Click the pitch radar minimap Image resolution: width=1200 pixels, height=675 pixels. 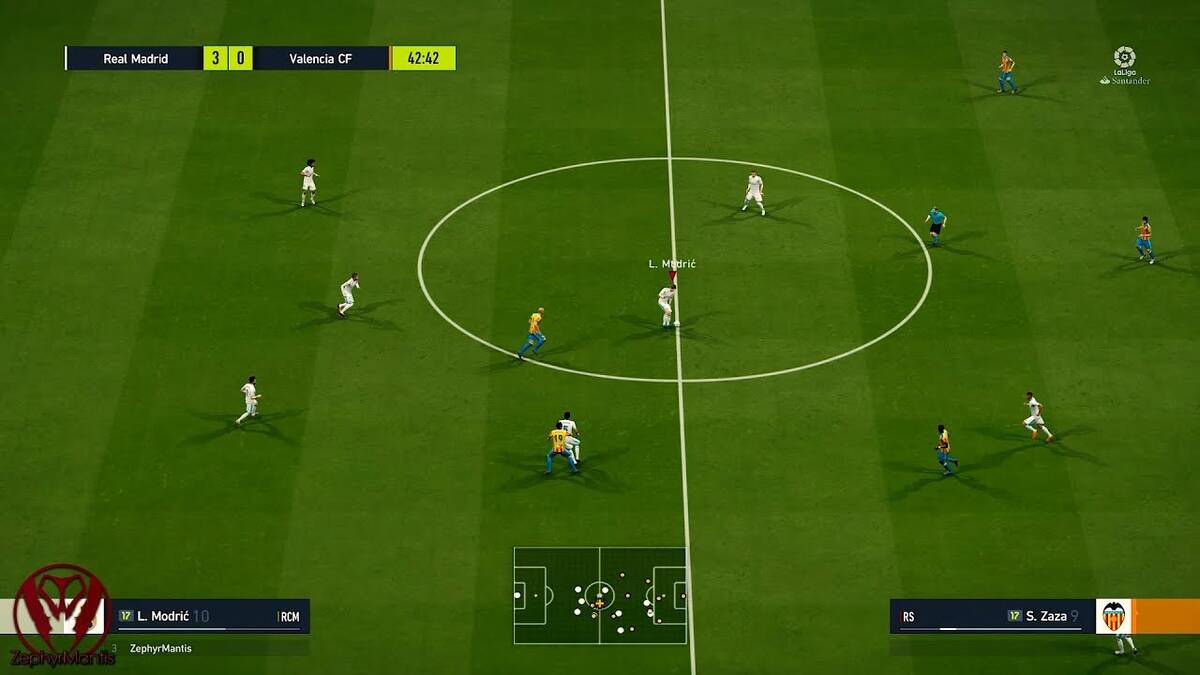click(x=600, y=595)
